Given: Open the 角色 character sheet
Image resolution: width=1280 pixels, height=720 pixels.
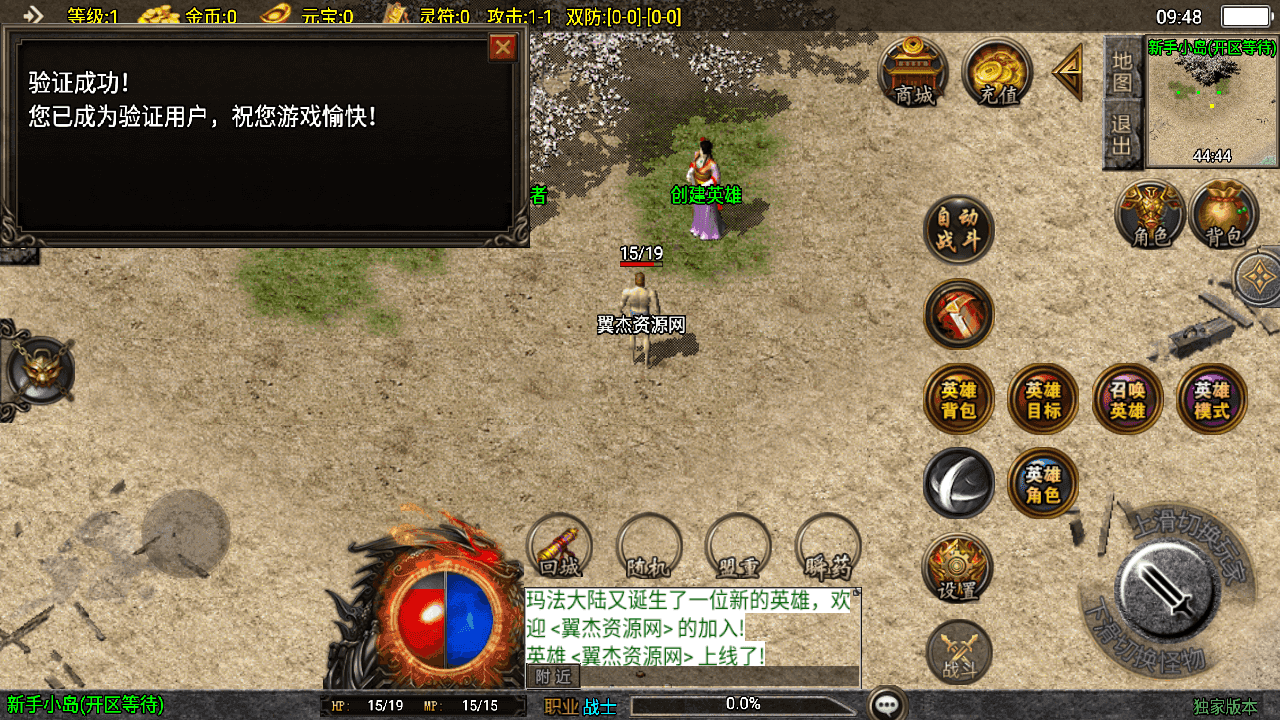Looking at the screenshot, I should click(x=1150, y=214).
